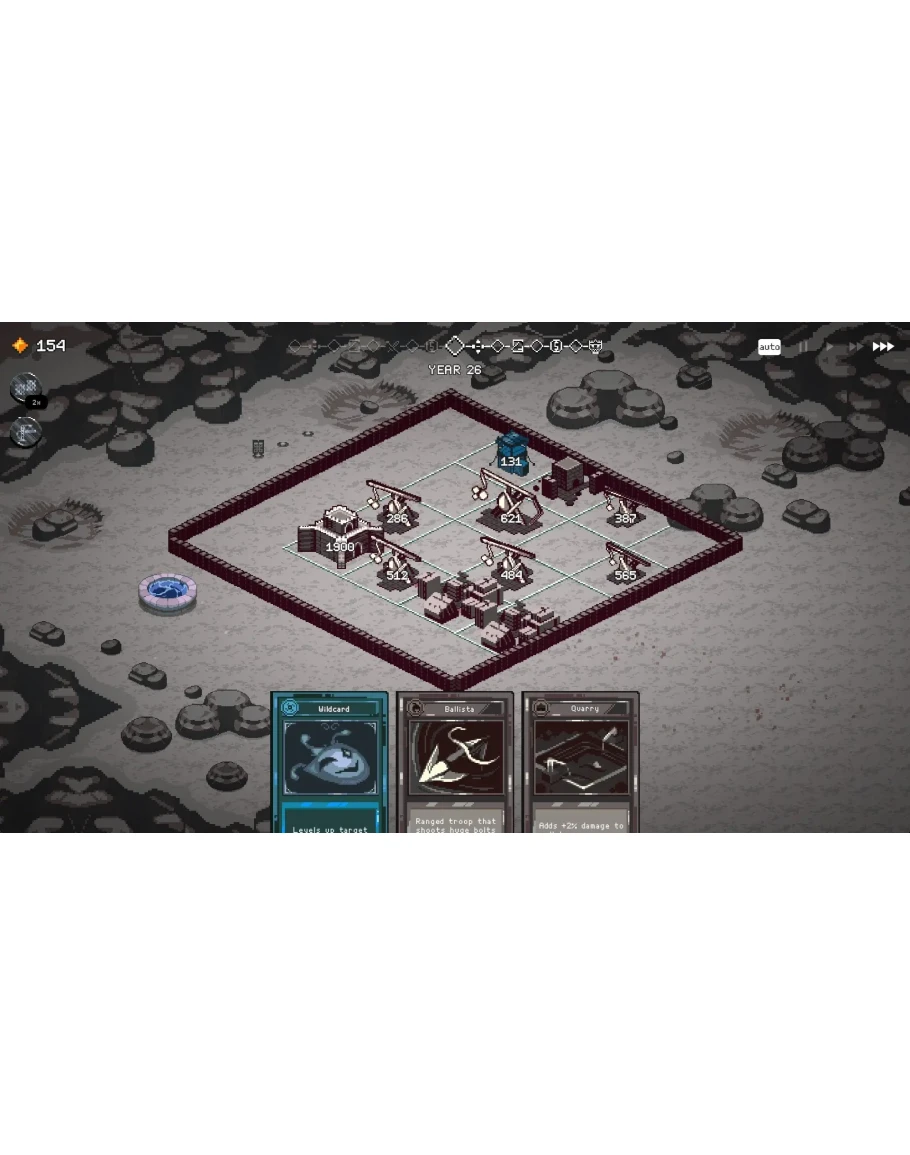Click the round grid-pattern icon marked 2x
Screen dimensions: 910x1155
25,388
